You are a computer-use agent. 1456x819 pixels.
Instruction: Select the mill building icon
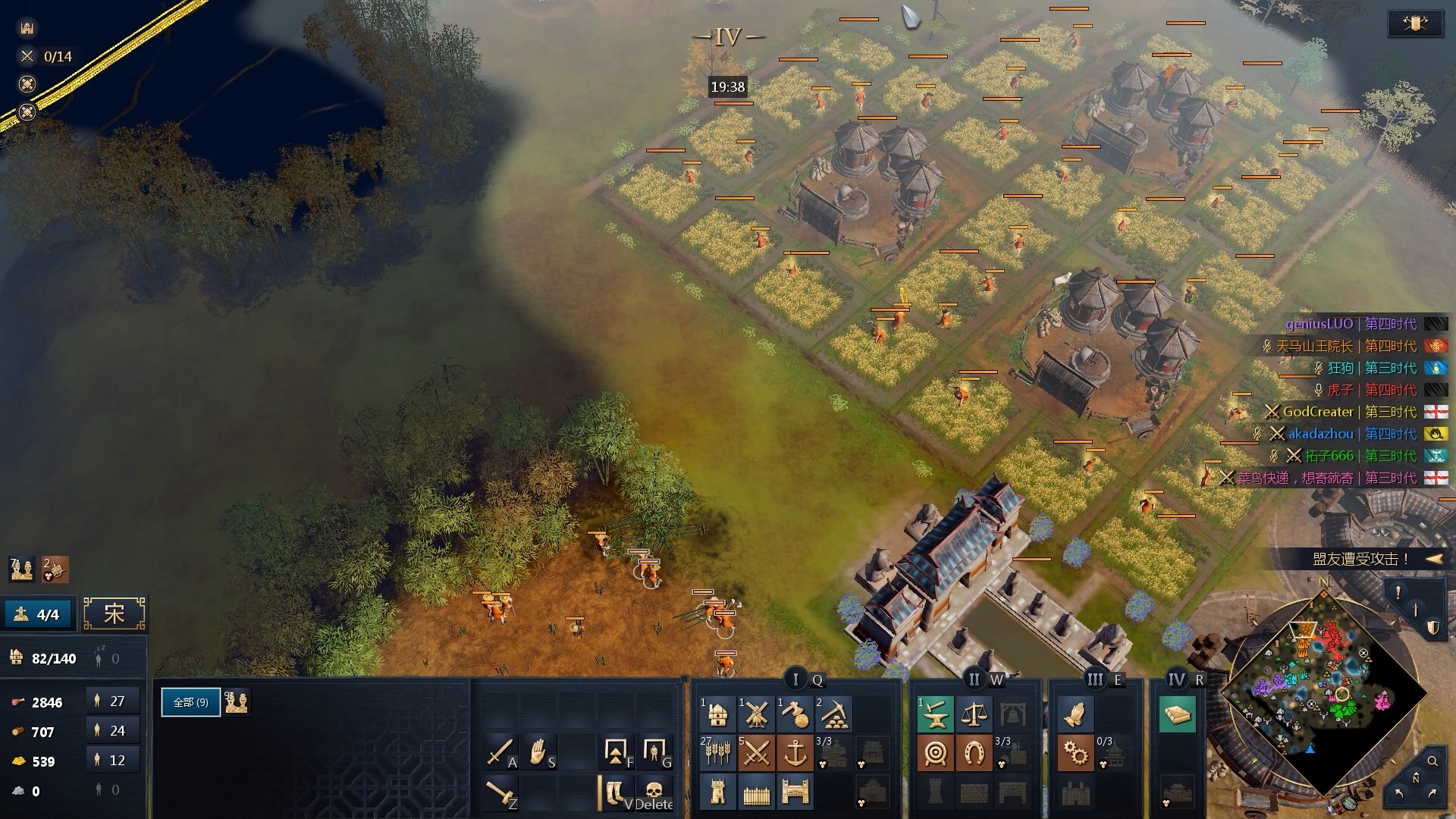pos(756,714)
